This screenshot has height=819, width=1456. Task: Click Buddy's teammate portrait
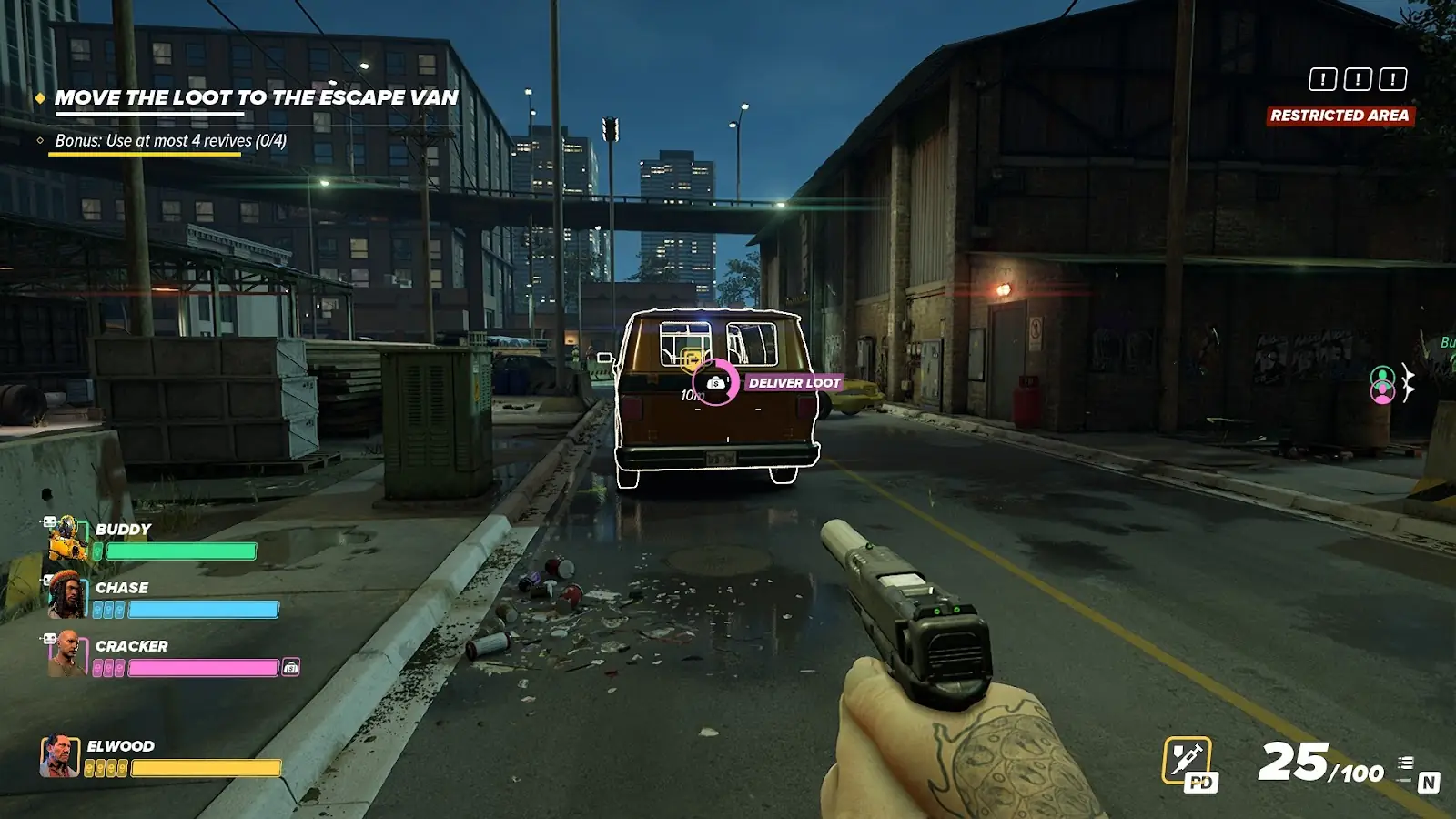[x=67, y=539]
